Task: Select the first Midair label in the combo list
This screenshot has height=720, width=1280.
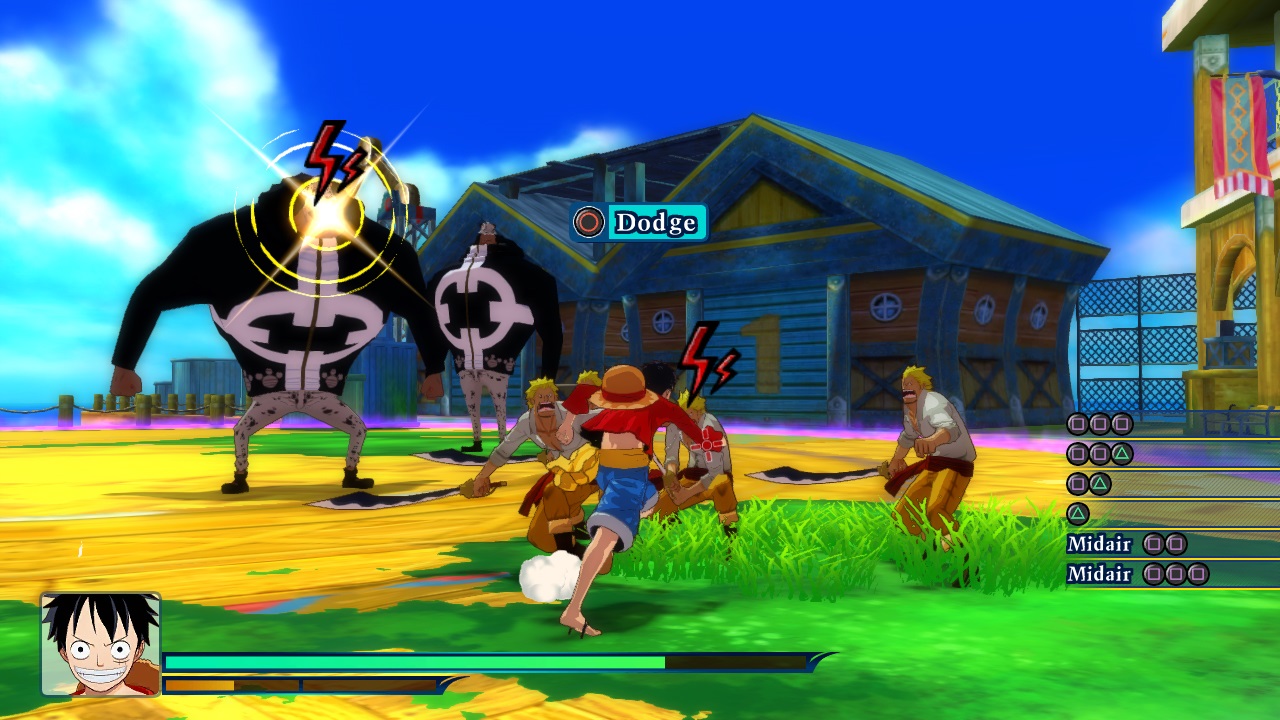Action: (x=1100, y=543)
